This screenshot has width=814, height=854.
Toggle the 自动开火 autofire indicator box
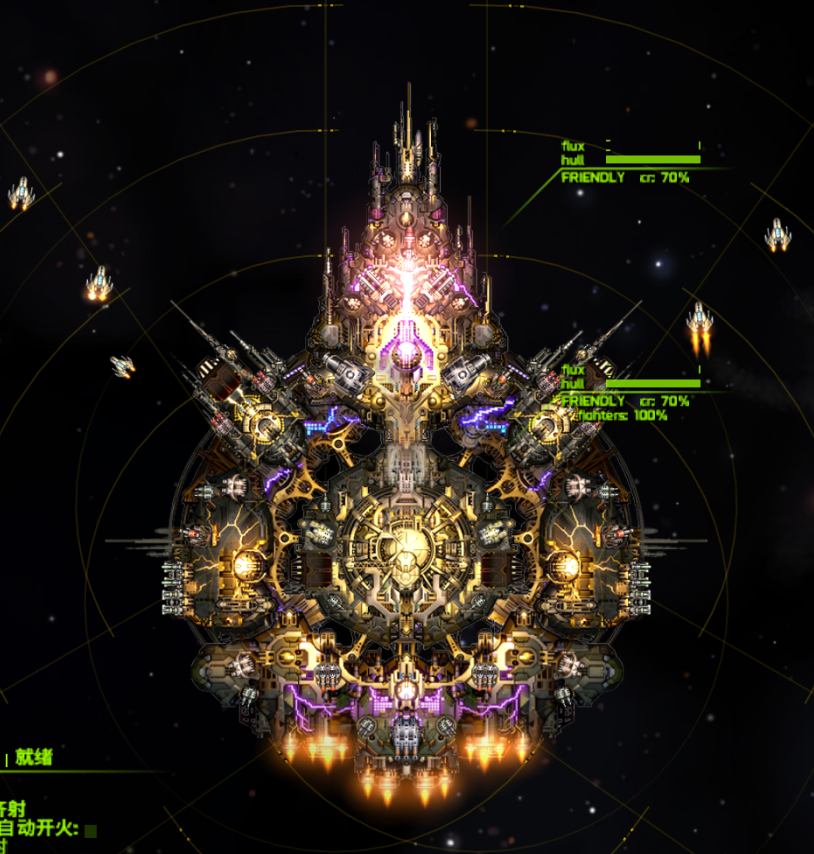[x=91, y=830]
